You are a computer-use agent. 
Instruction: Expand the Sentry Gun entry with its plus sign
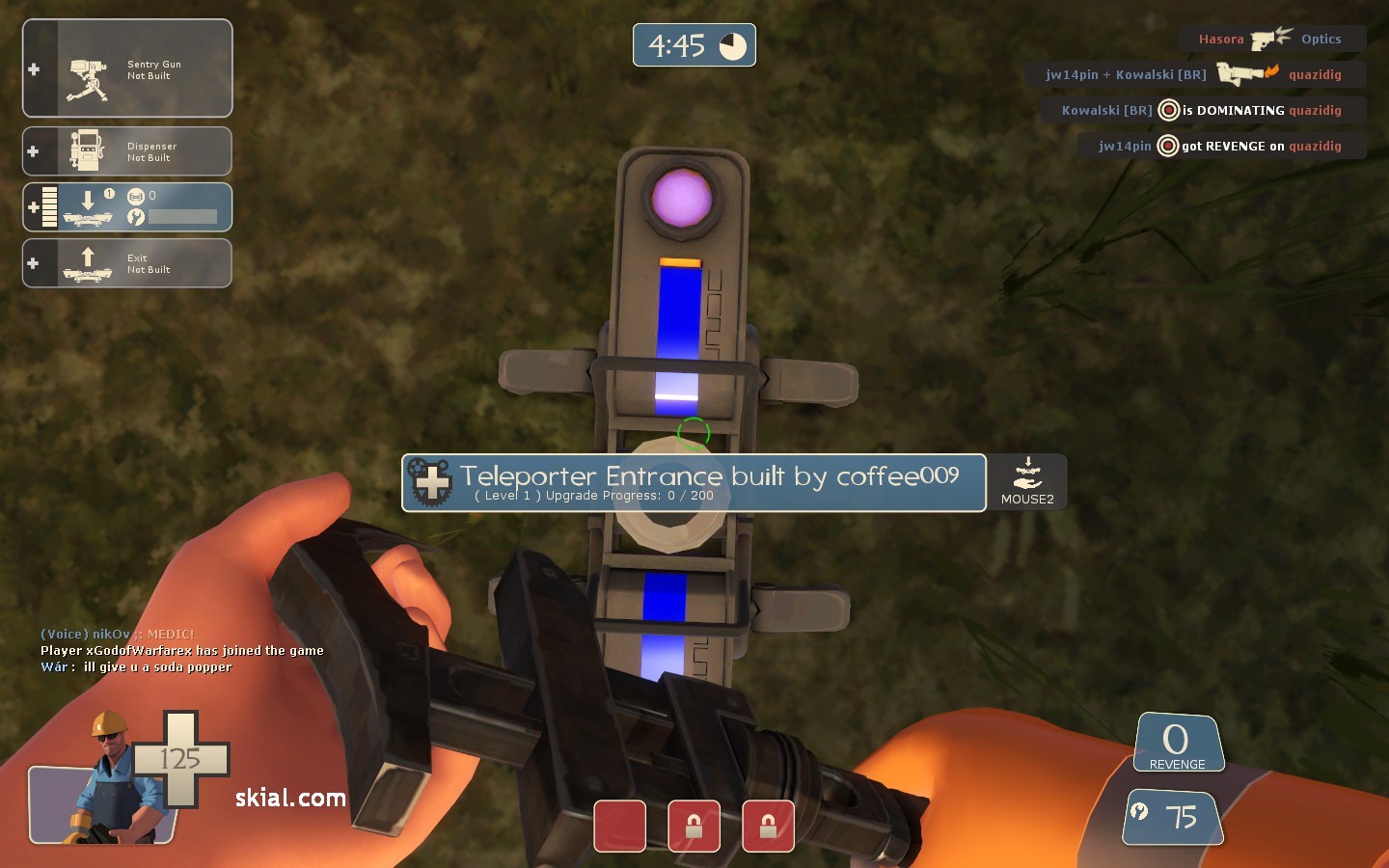click(x=34, y=68)
